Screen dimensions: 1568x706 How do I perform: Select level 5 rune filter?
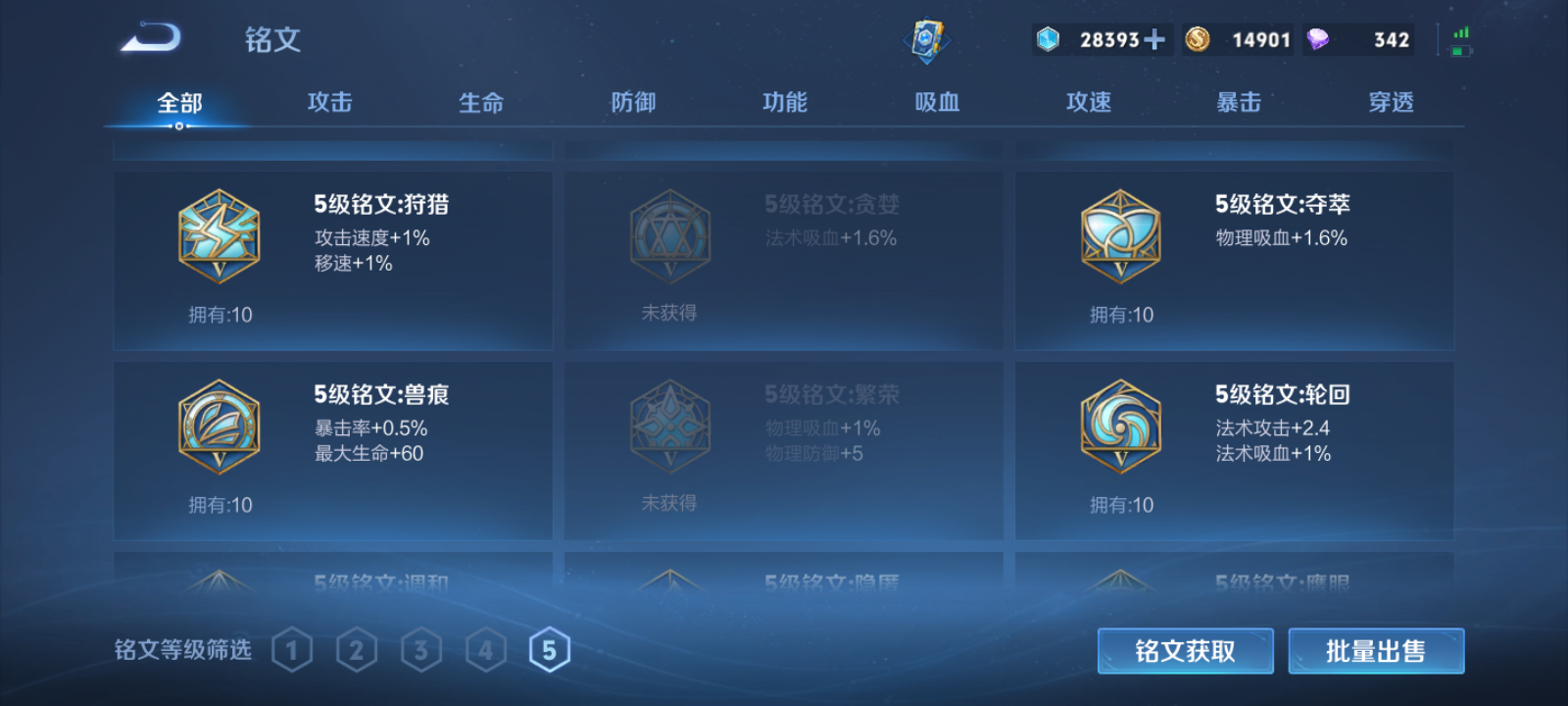[550, 648]
